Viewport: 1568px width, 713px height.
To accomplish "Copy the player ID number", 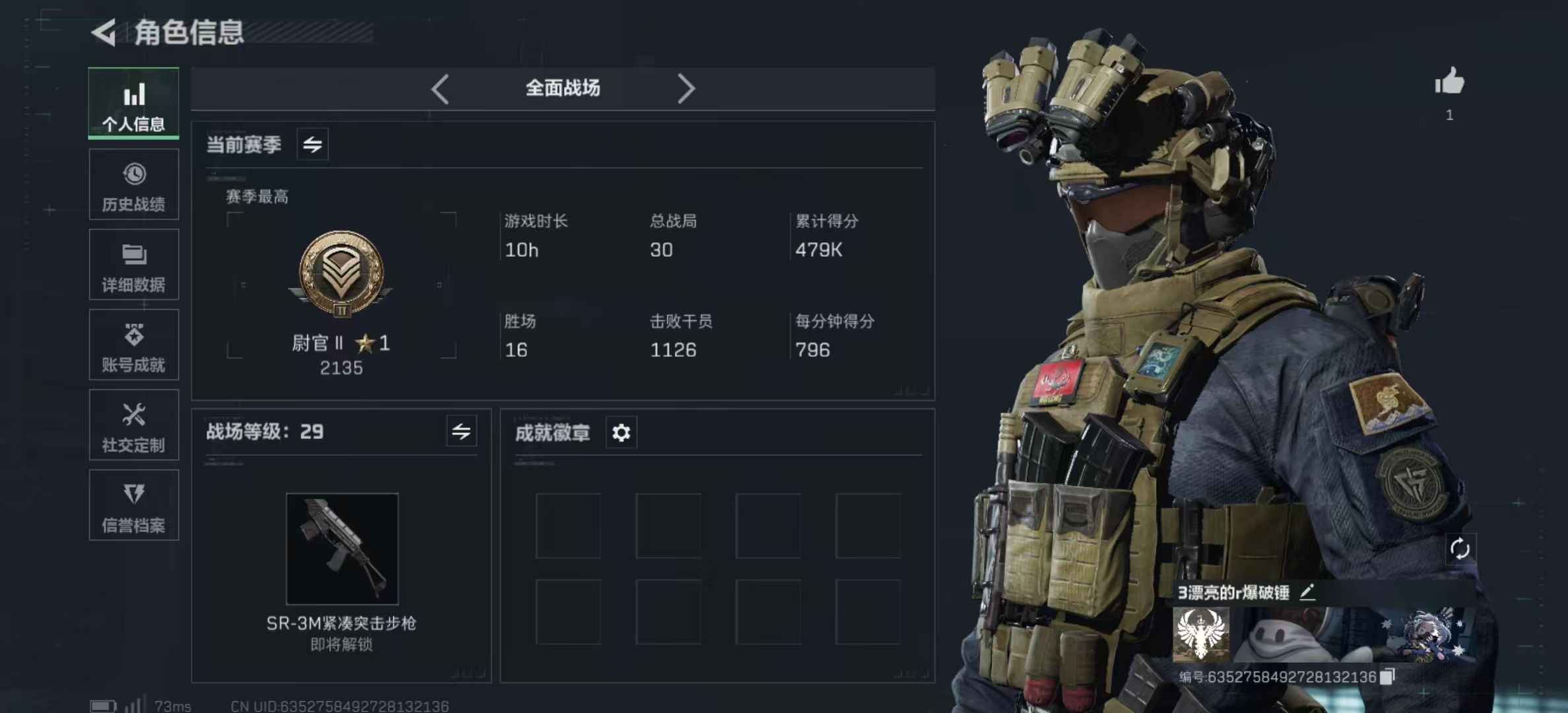I will 1387,677.
